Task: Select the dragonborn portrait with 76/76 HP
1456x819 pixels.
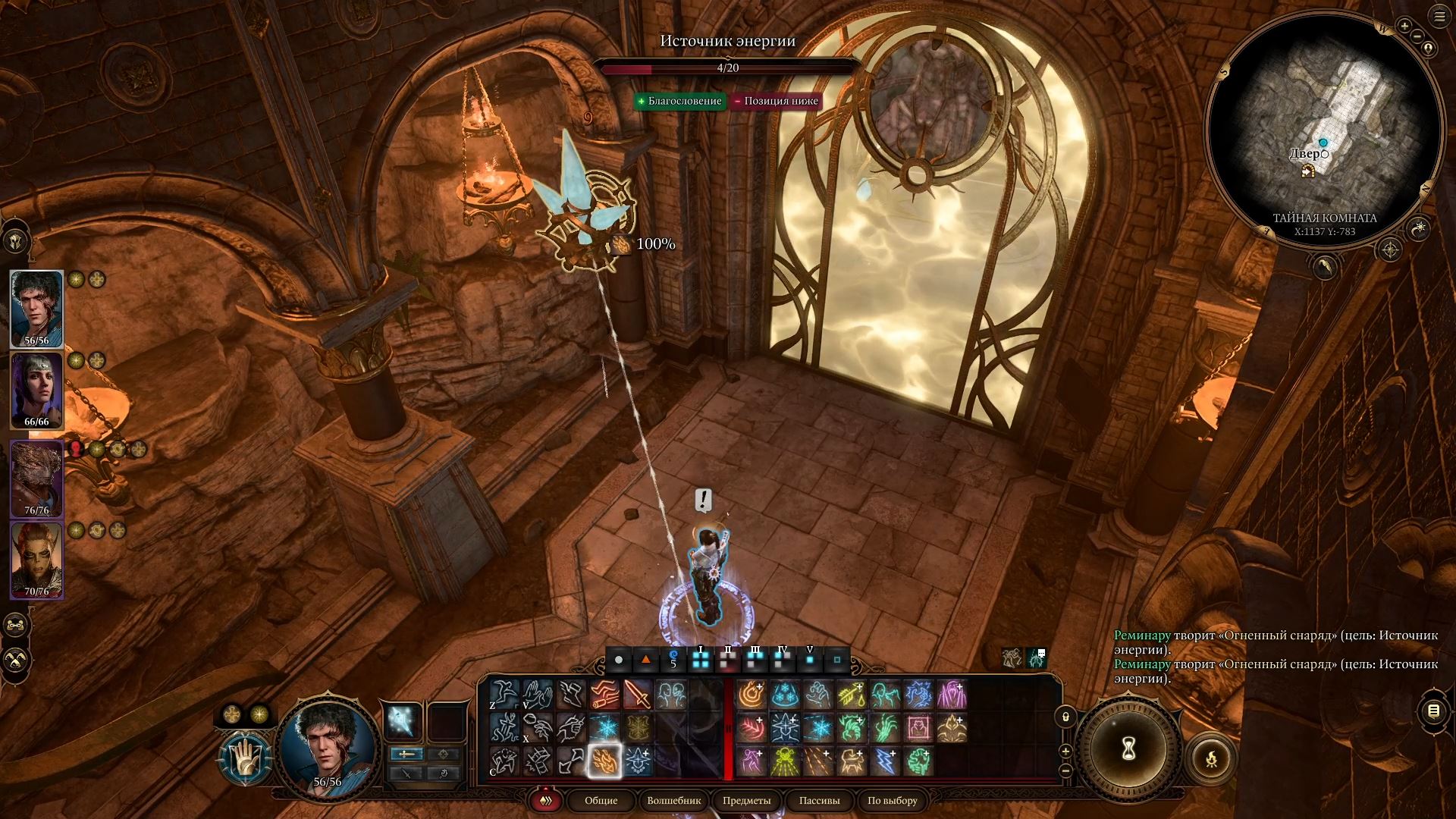Action: (x=36, y=478)
